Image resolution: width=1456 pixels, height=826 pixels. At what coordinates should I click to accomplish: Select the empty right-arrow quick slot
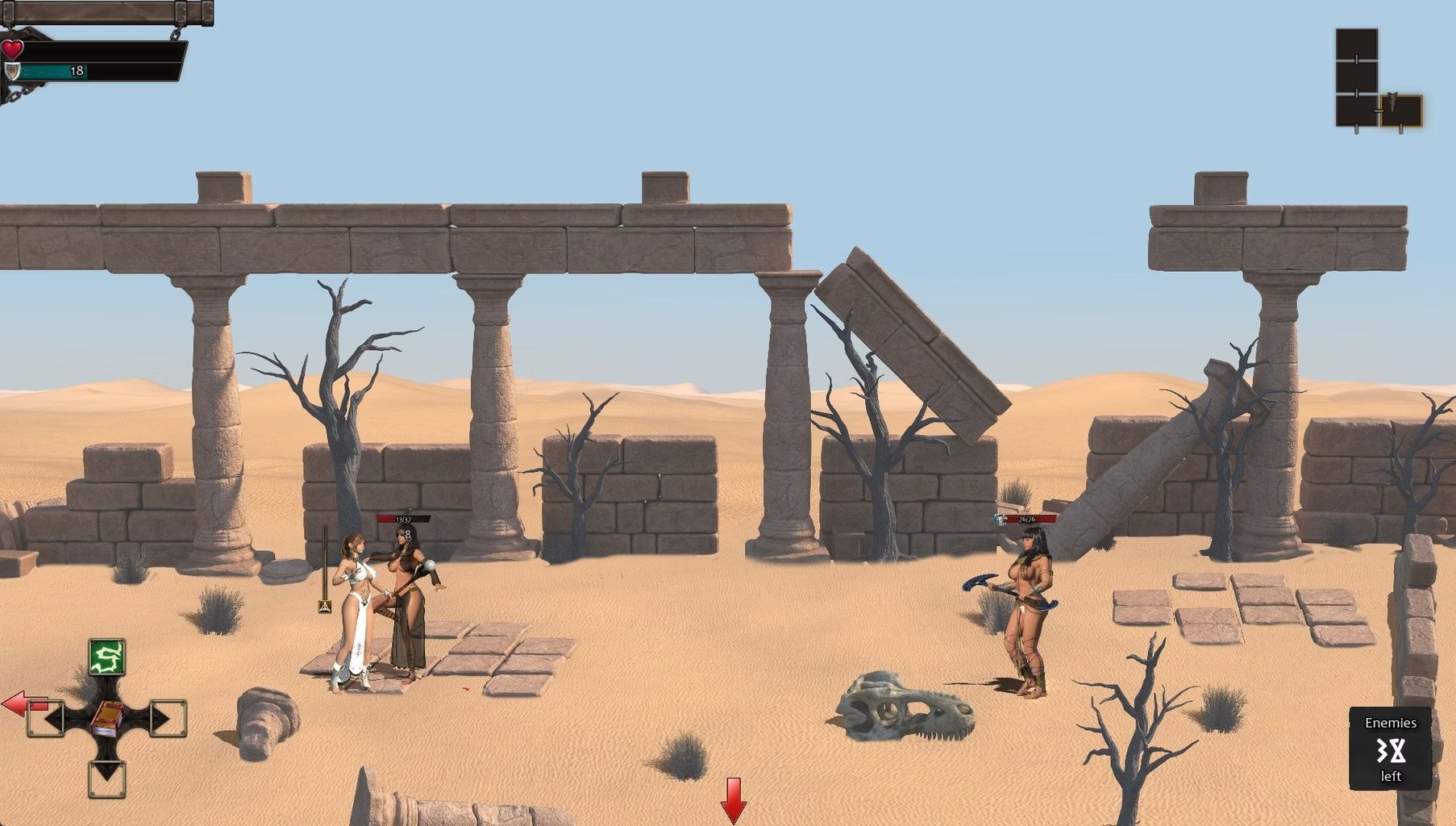pos(167,718)
